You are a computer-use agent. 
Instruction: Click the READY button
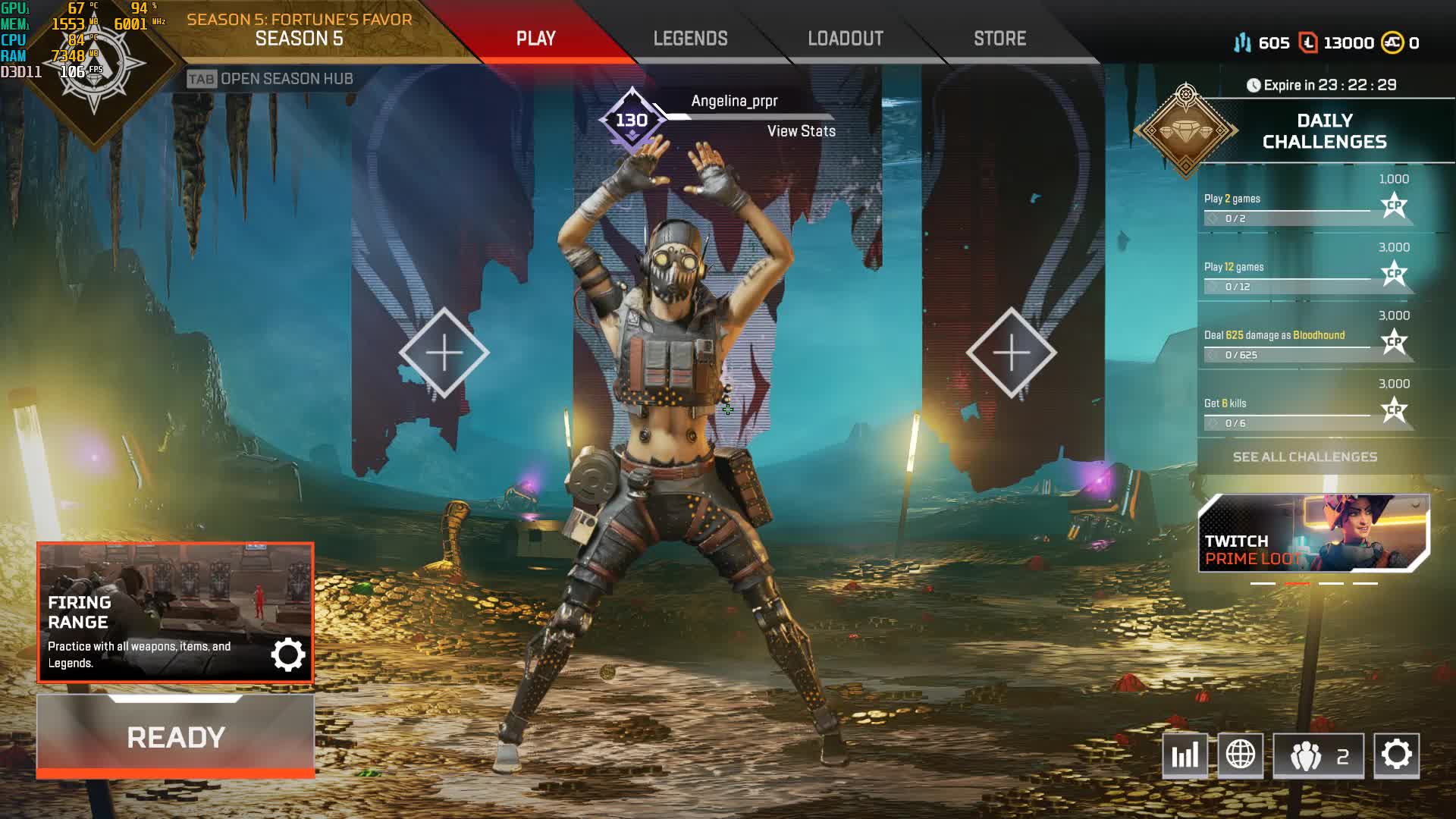click(176, 736)
